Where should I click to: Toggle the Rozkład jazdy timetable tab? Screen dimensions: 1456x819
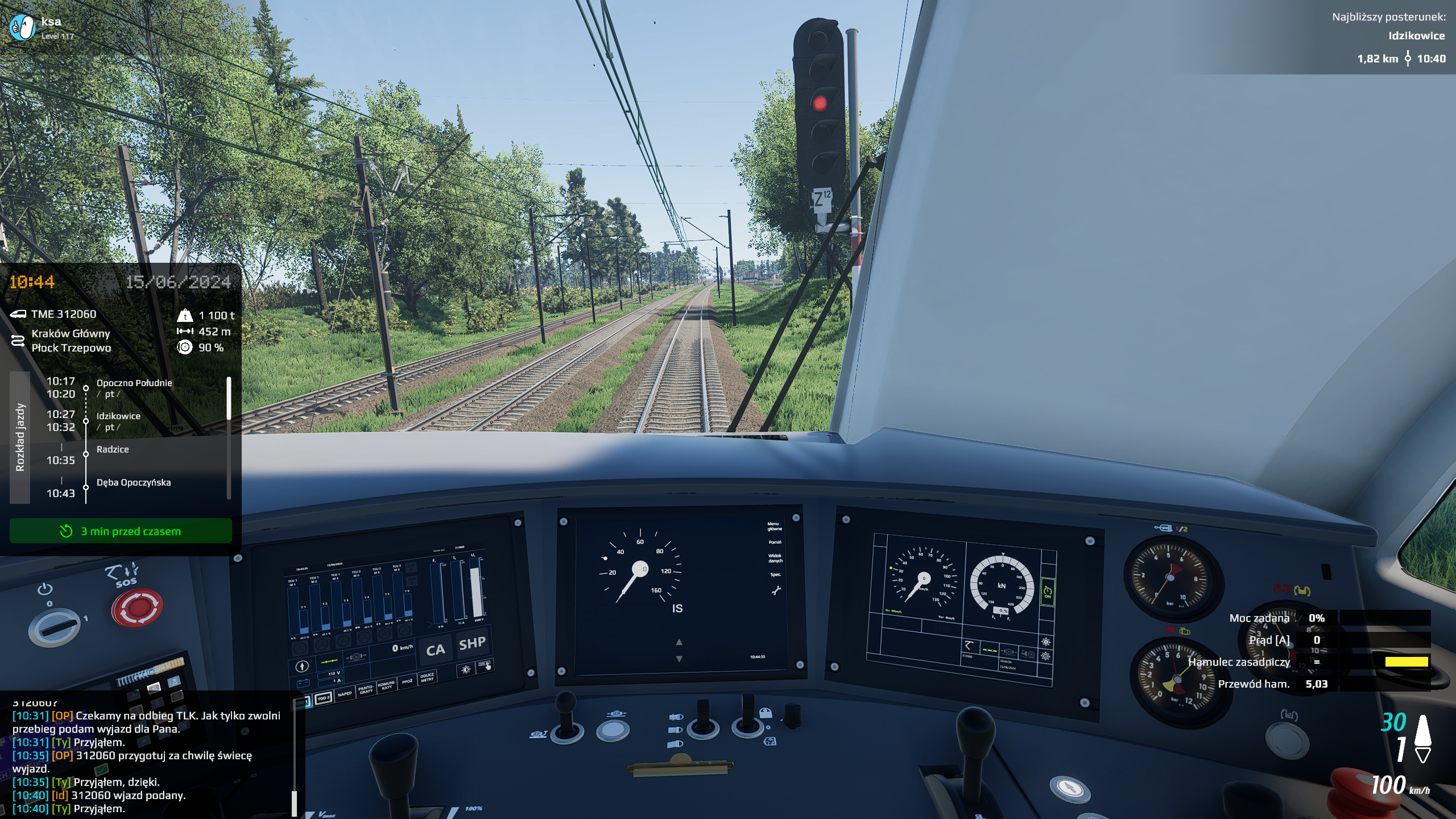click(20, 437)
